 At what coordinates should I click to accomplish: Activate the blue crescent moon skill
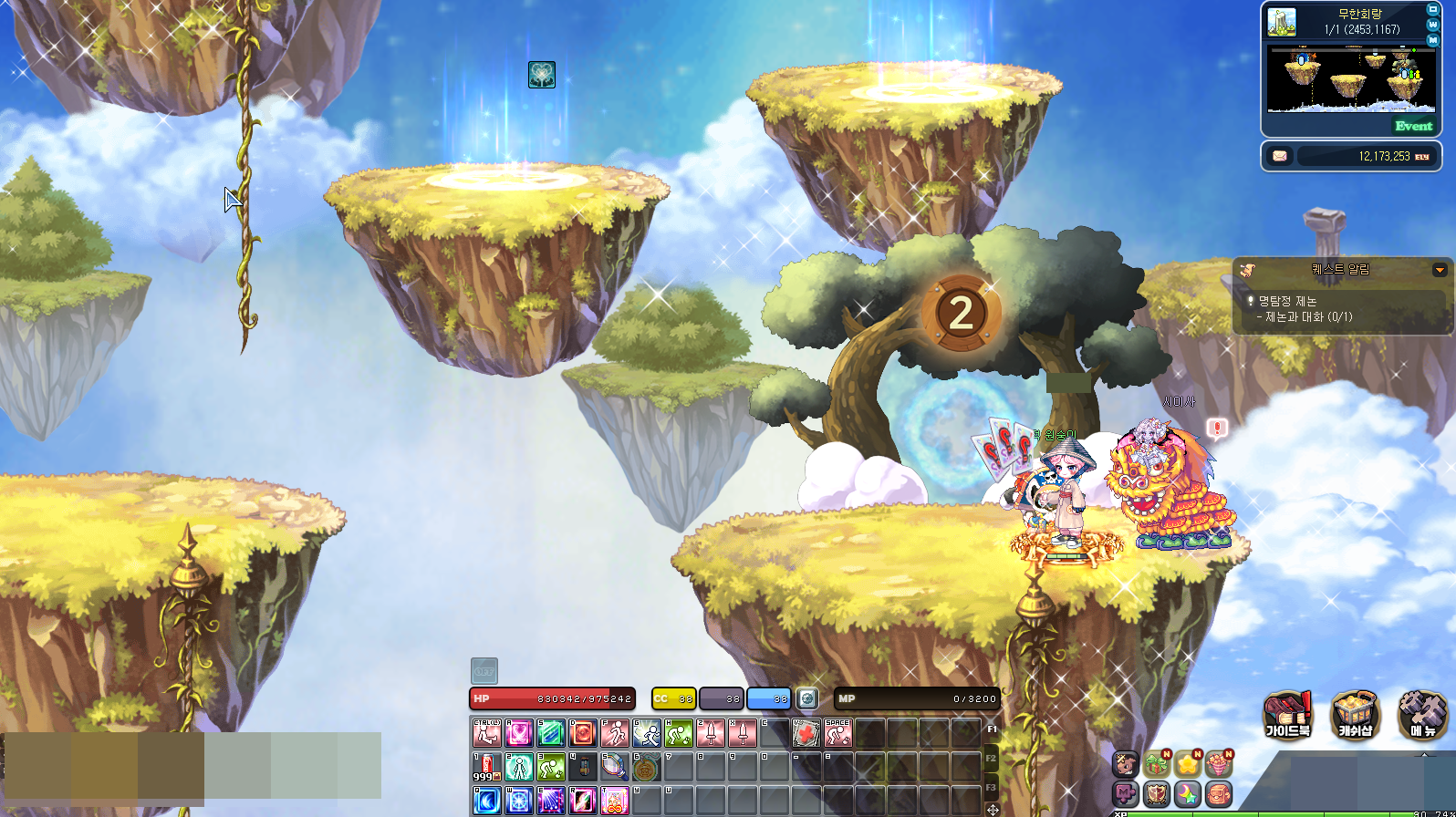tap(486, 801)
